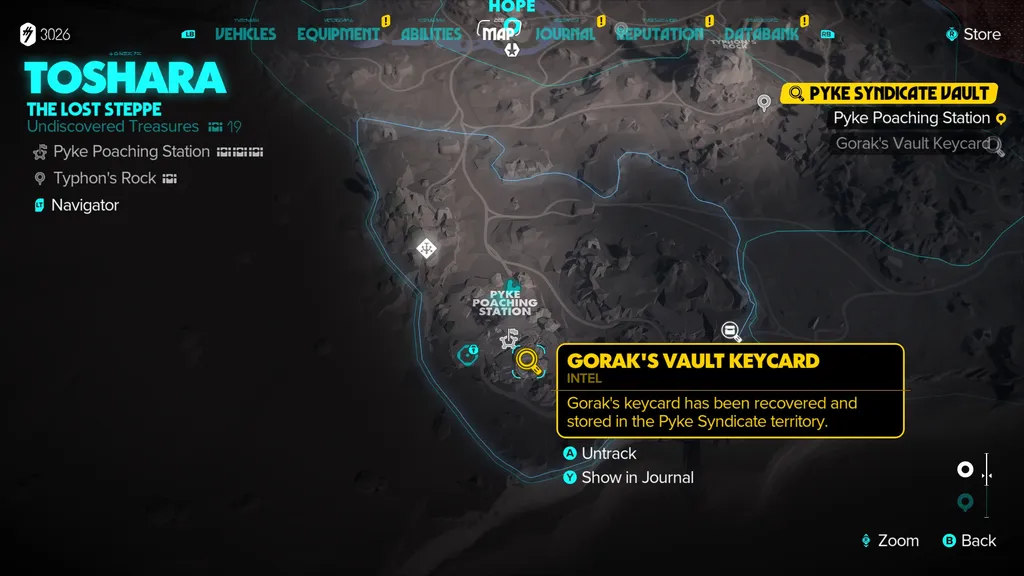Select Gorak's Vault Keycard objective in tracker

pyautogui.click(x=912, y=143)
